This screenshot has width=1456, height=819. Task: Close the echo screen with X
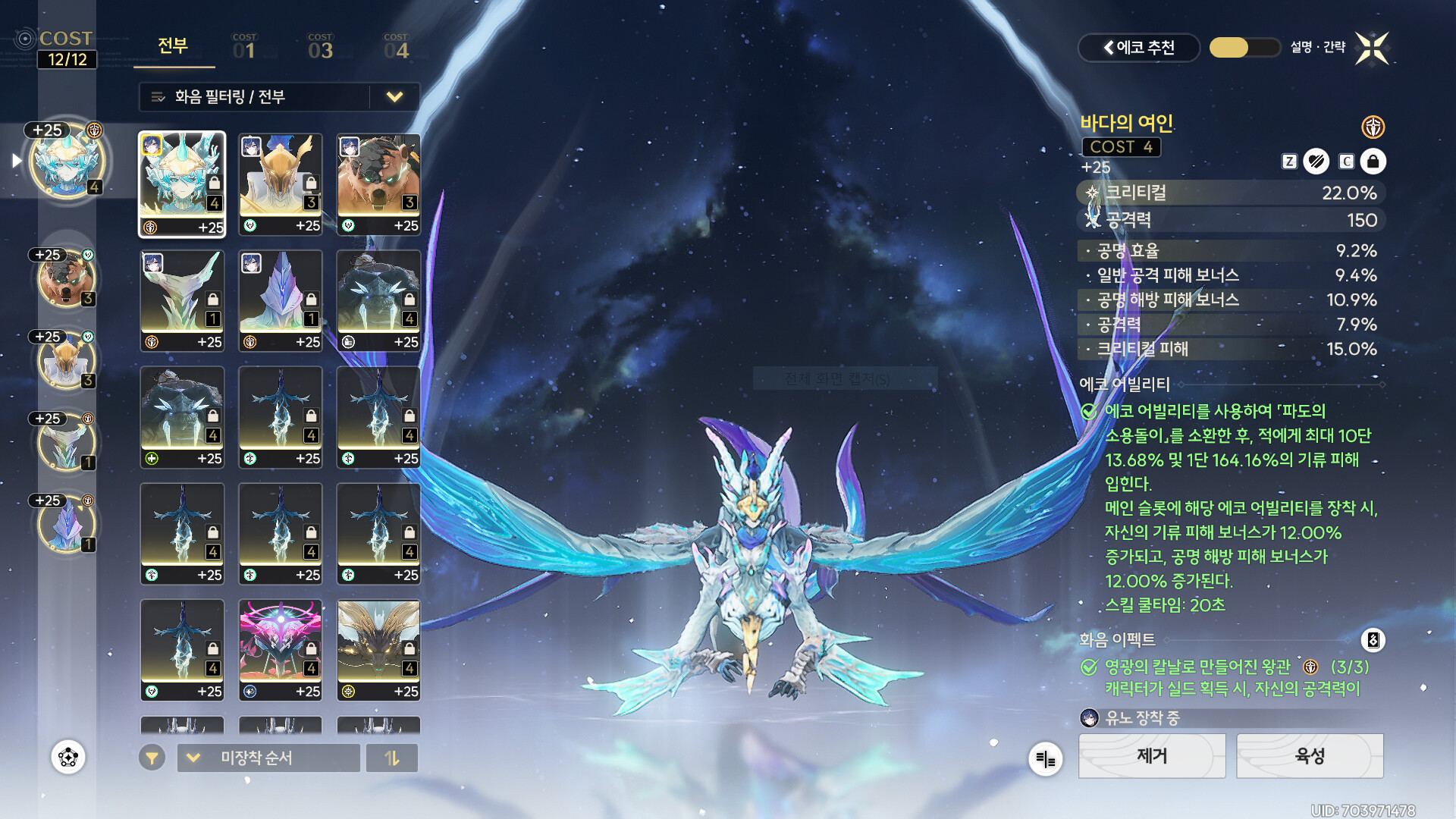[1372, 48]
